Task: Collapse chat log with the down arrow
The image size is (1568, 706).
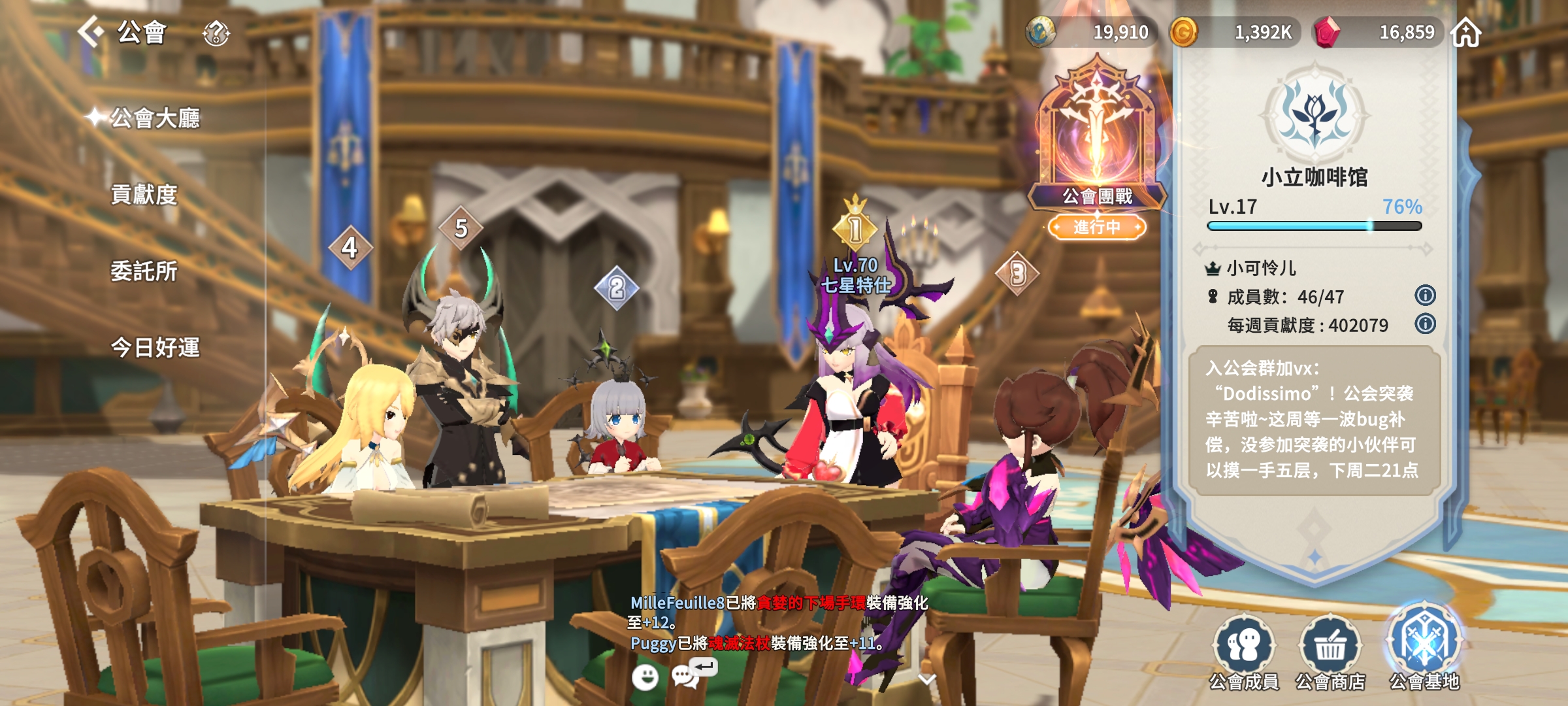Action: pos(927,679)
